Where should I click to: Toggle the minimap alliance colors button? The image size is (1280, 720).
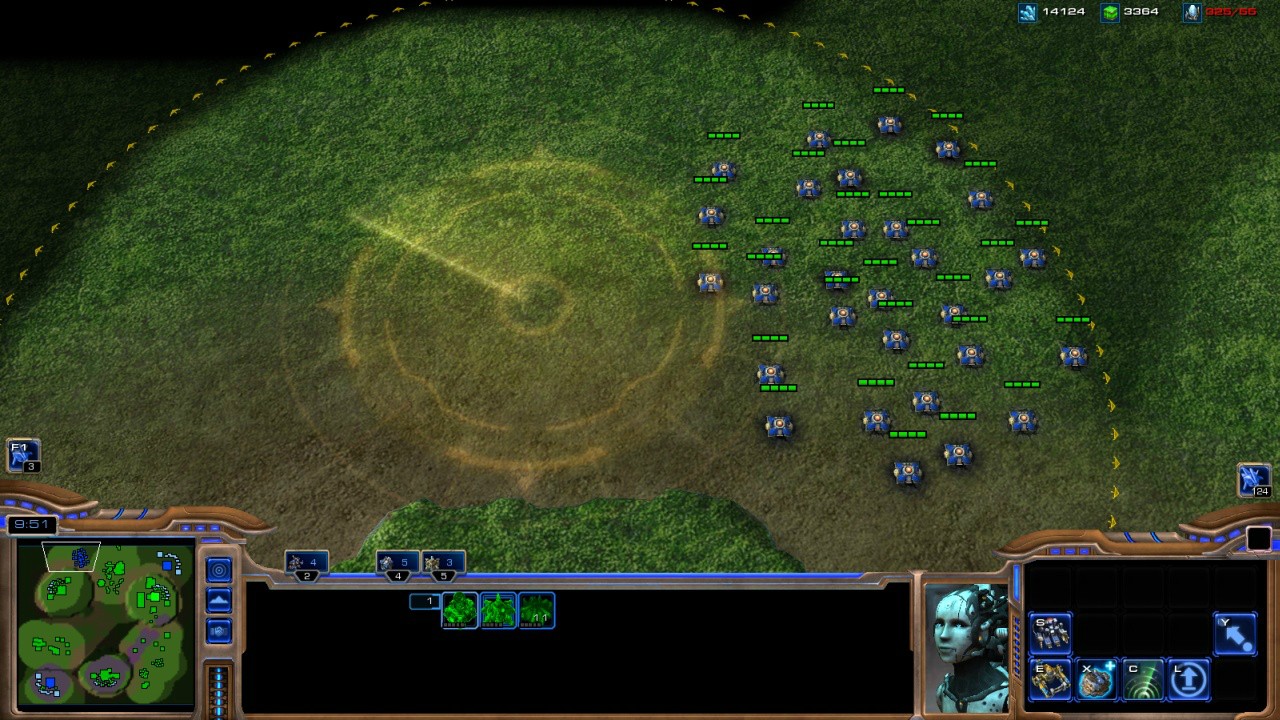(219, 631)
